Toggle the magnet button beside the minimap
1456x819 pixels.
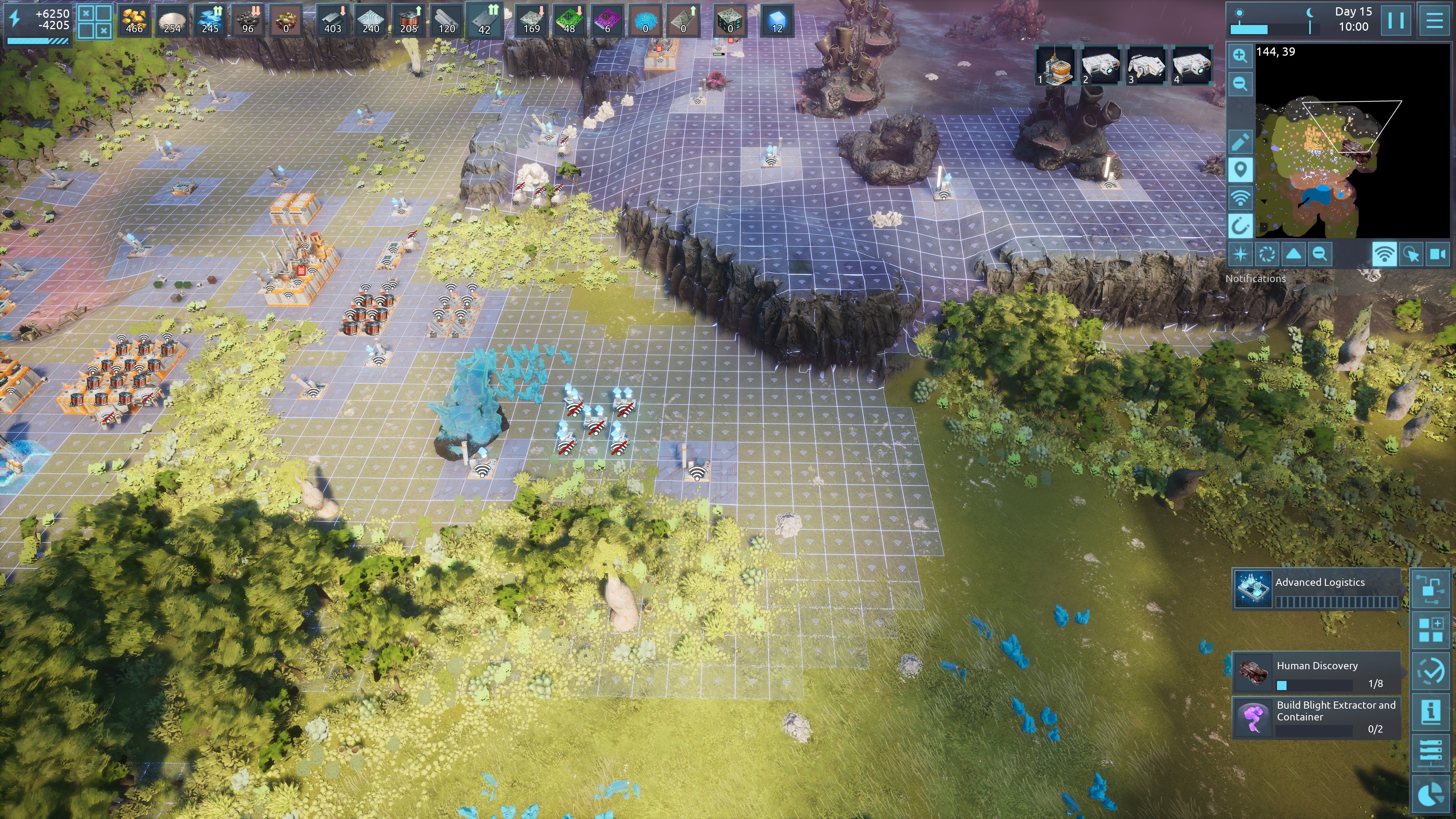click(x=1240, y=227)
